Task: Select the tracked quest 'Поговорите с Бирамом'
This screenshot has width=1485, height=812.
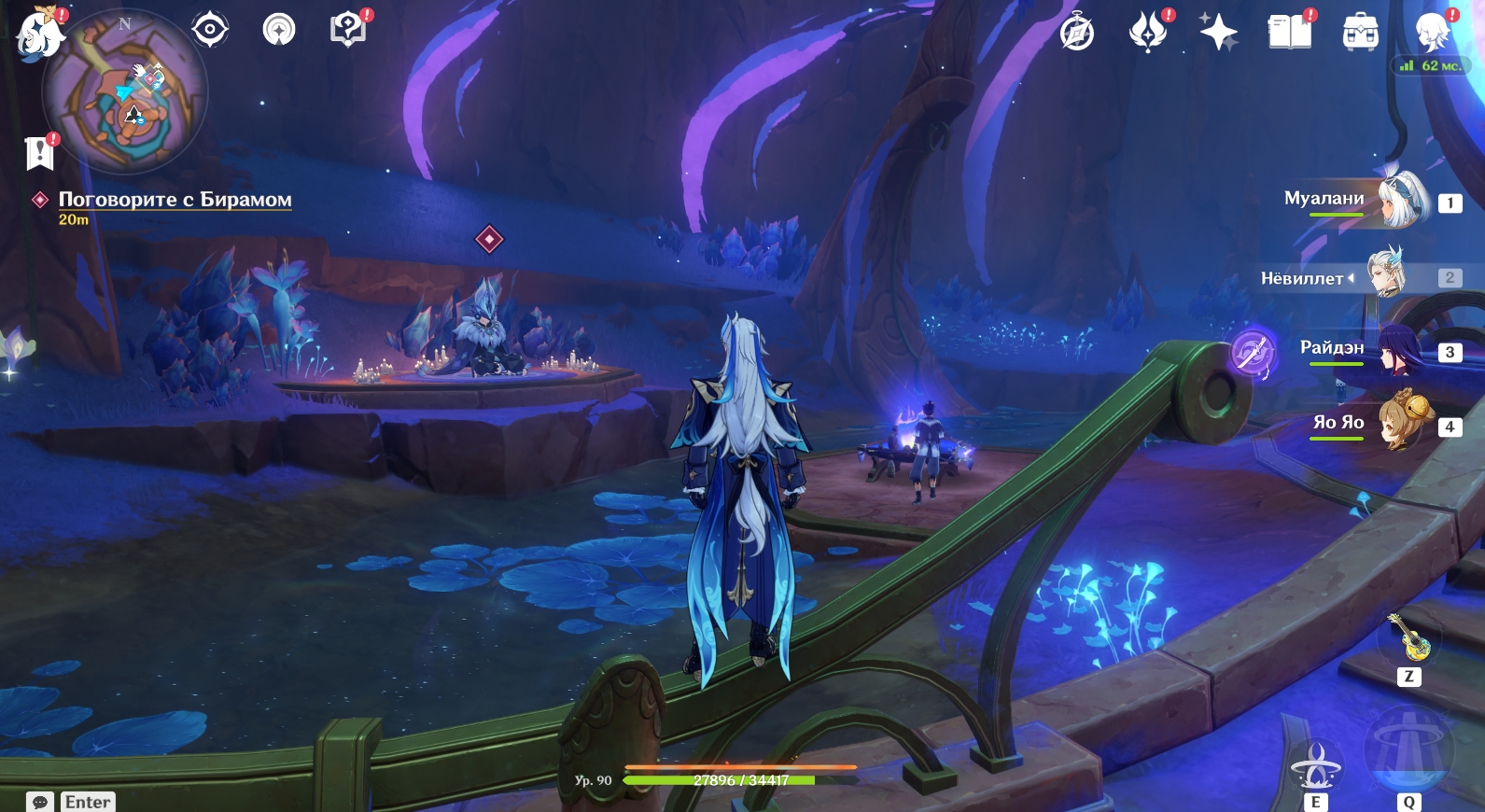Action: pos(175,200)
